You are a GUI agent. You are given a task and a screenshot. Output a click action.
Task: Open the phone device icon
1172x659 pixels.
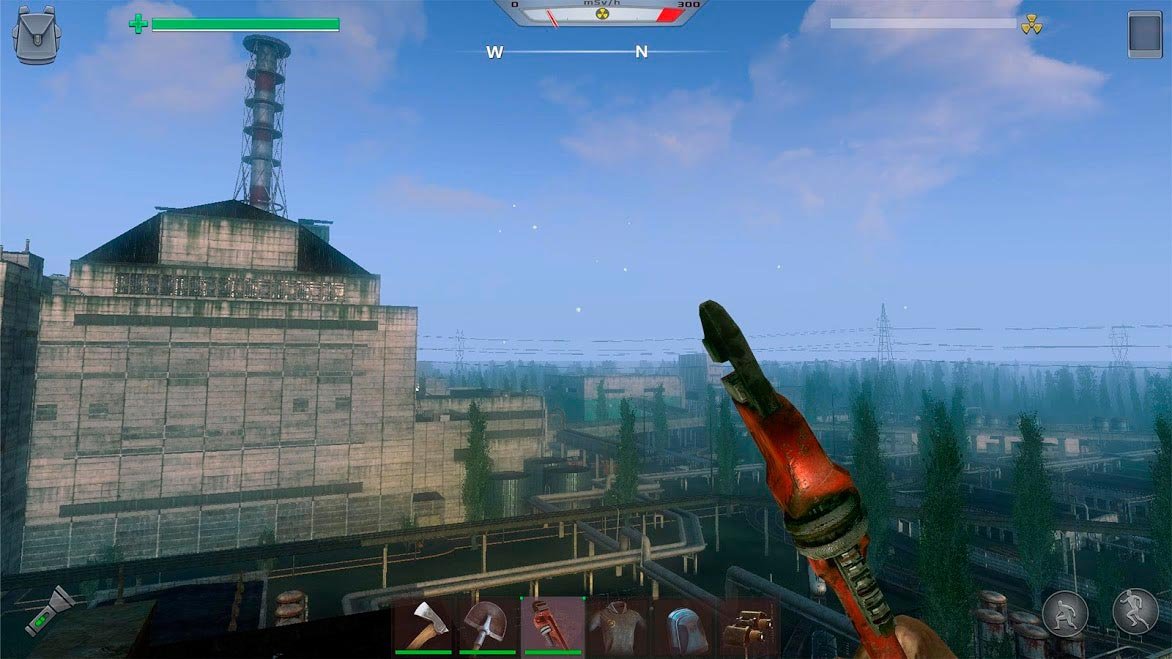pyautogui.click(x=1144, y=34)
